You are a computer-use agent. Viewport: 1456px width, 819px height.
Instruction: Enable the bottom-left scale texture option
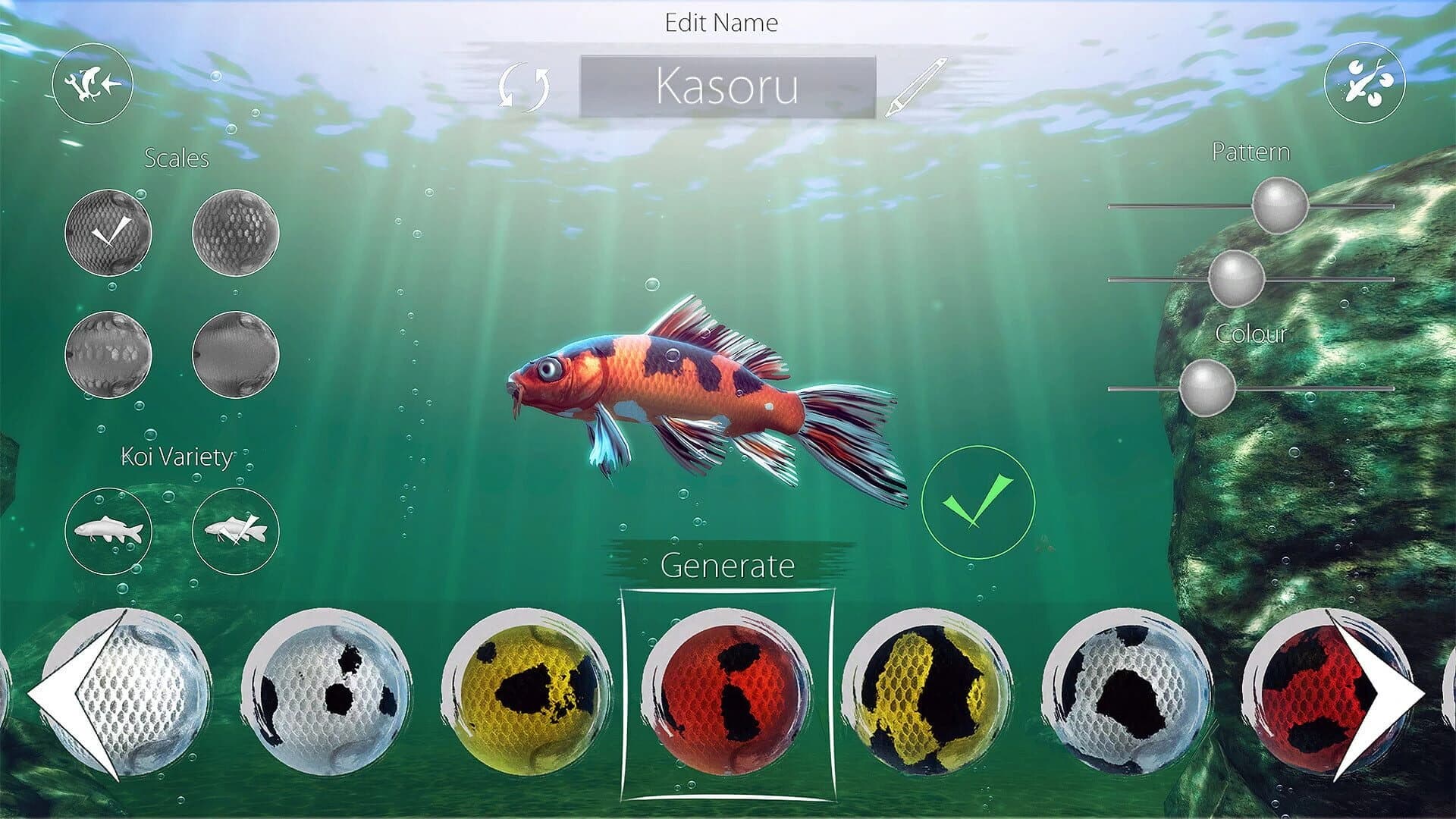(x=108, y=356)
